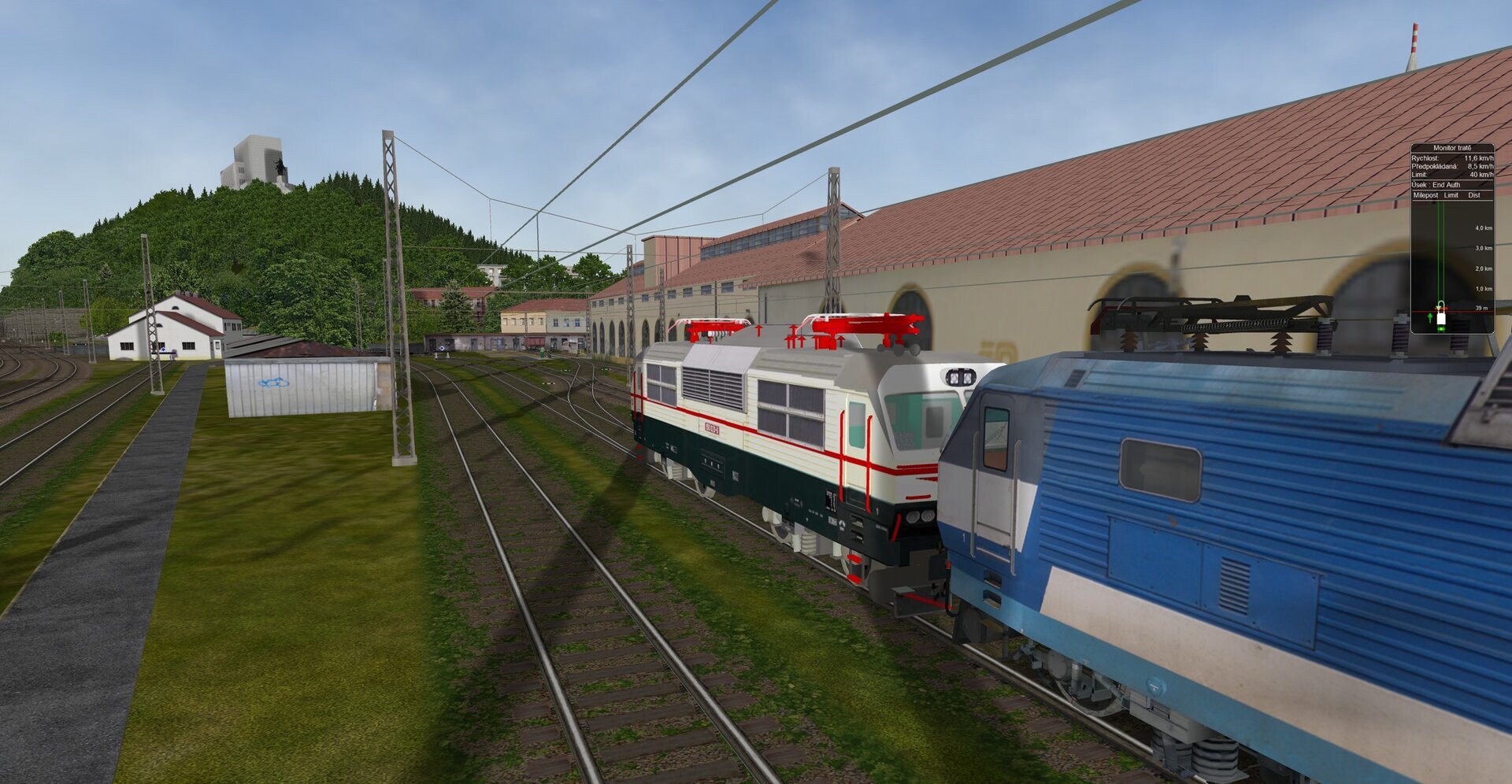This screenshot has height=784, width=1512.
Task: Click the Předpokládaná value 8,5 km/h
Action: point(1479,165)
